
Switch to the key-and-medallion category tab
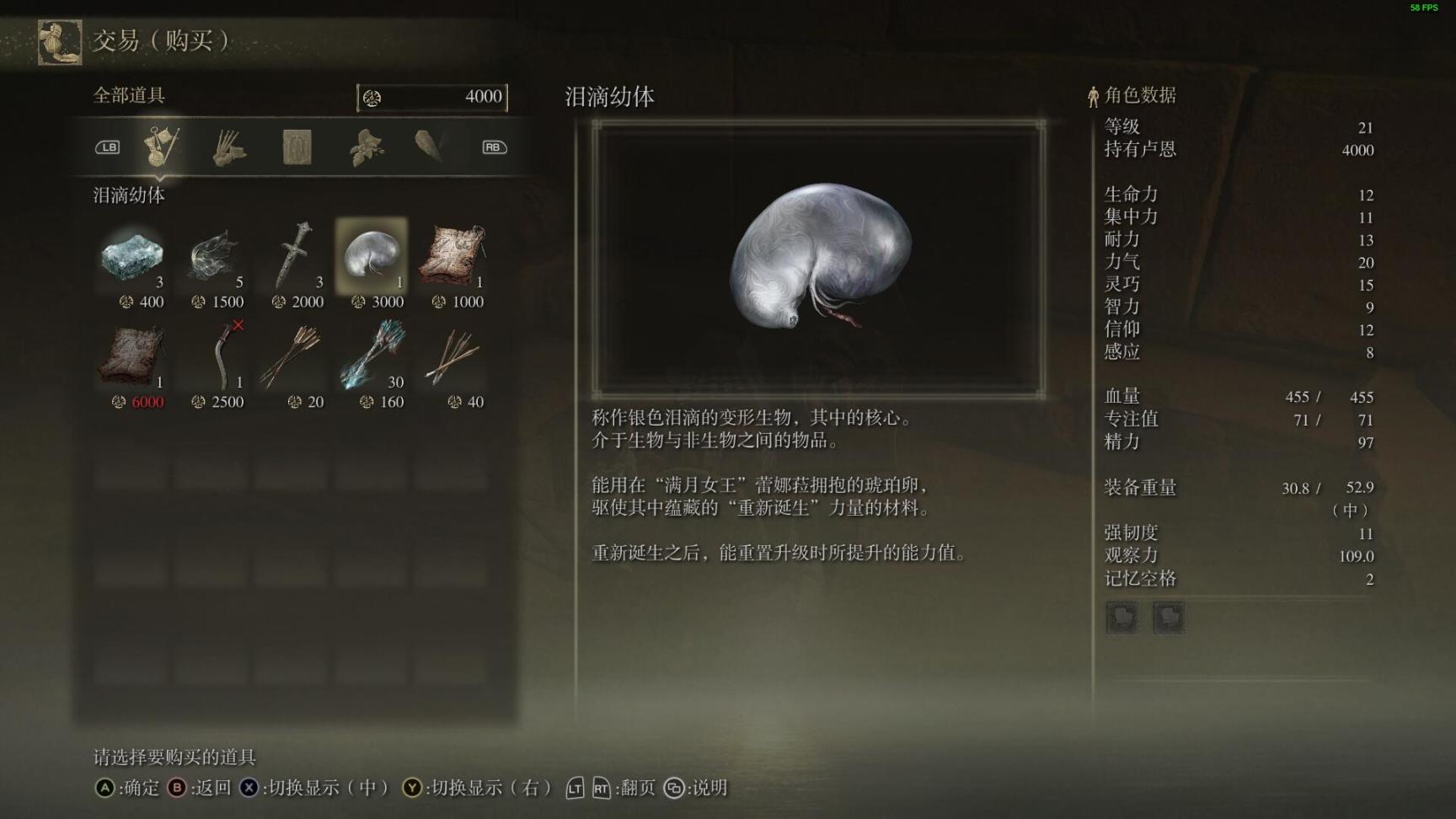point(162,147)
